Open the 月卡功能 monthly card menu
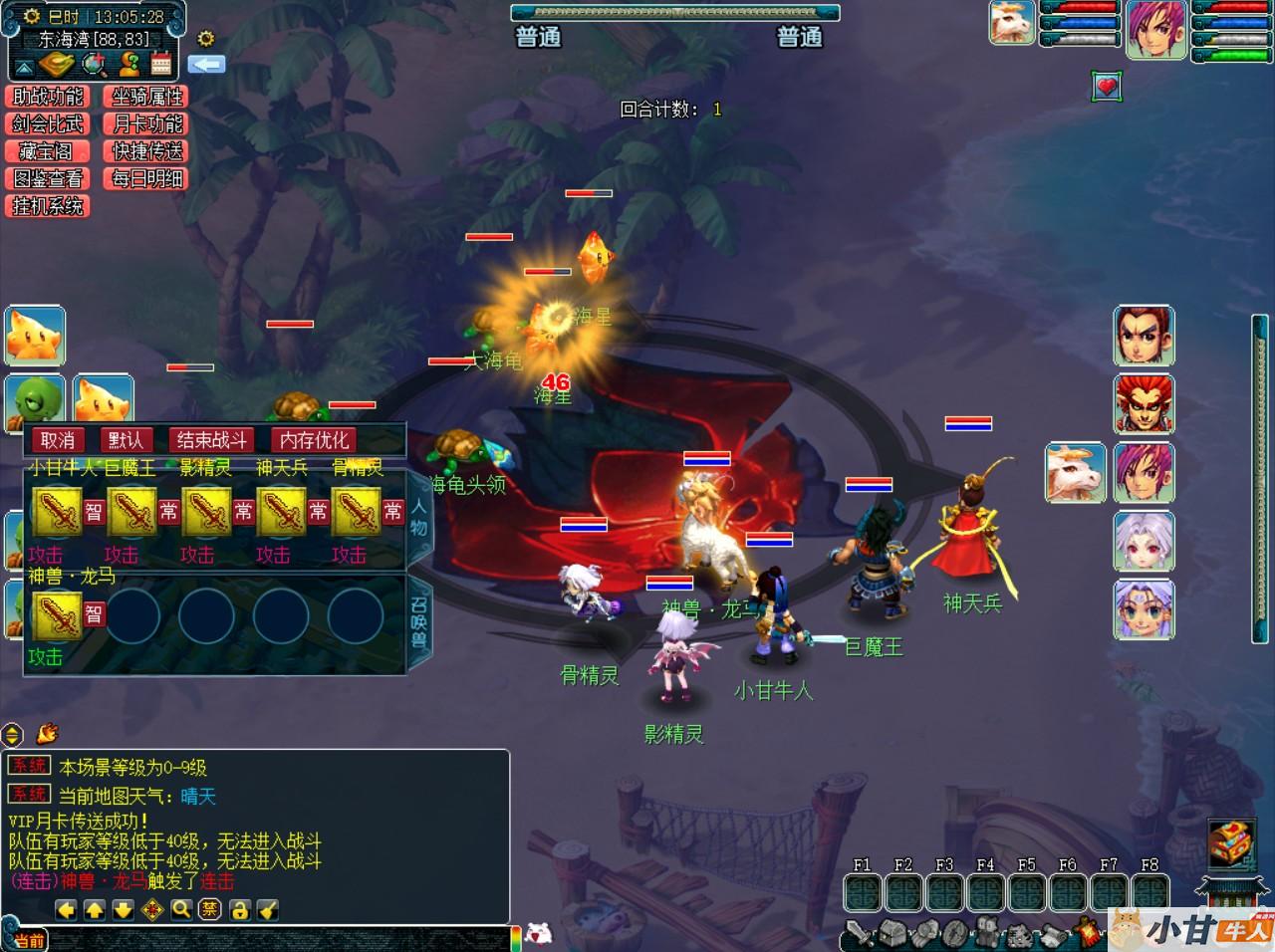Screen dimensions: 1275x952 coord(147,124)
